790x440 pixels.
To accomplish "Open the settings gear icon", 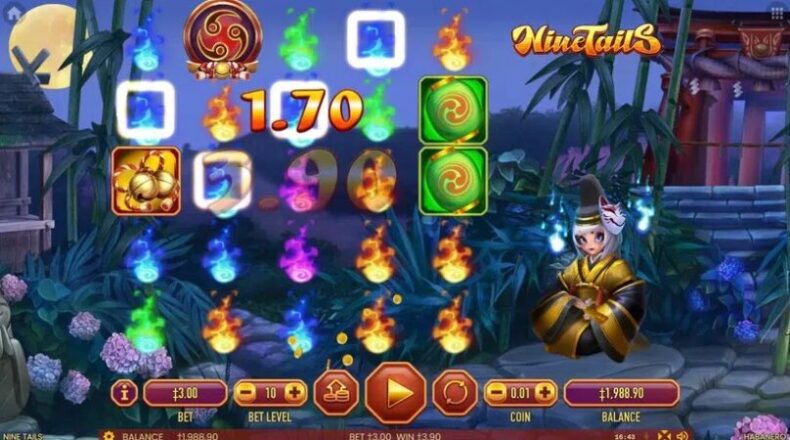I will [107, 436].
